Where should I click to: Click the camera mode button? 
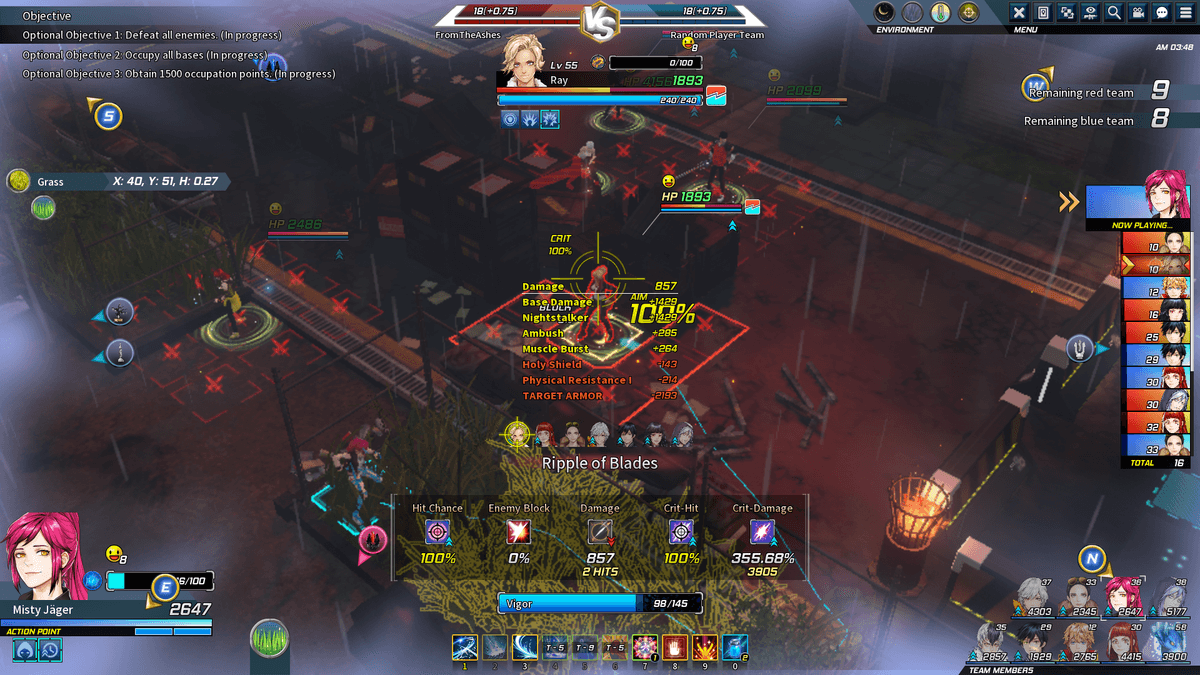click(1138, 13)
